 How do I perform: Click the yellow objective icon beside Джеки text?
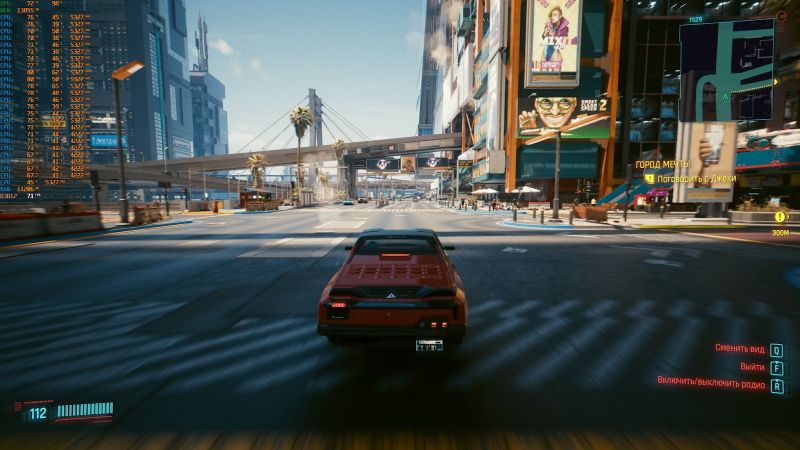pos(649,178)
